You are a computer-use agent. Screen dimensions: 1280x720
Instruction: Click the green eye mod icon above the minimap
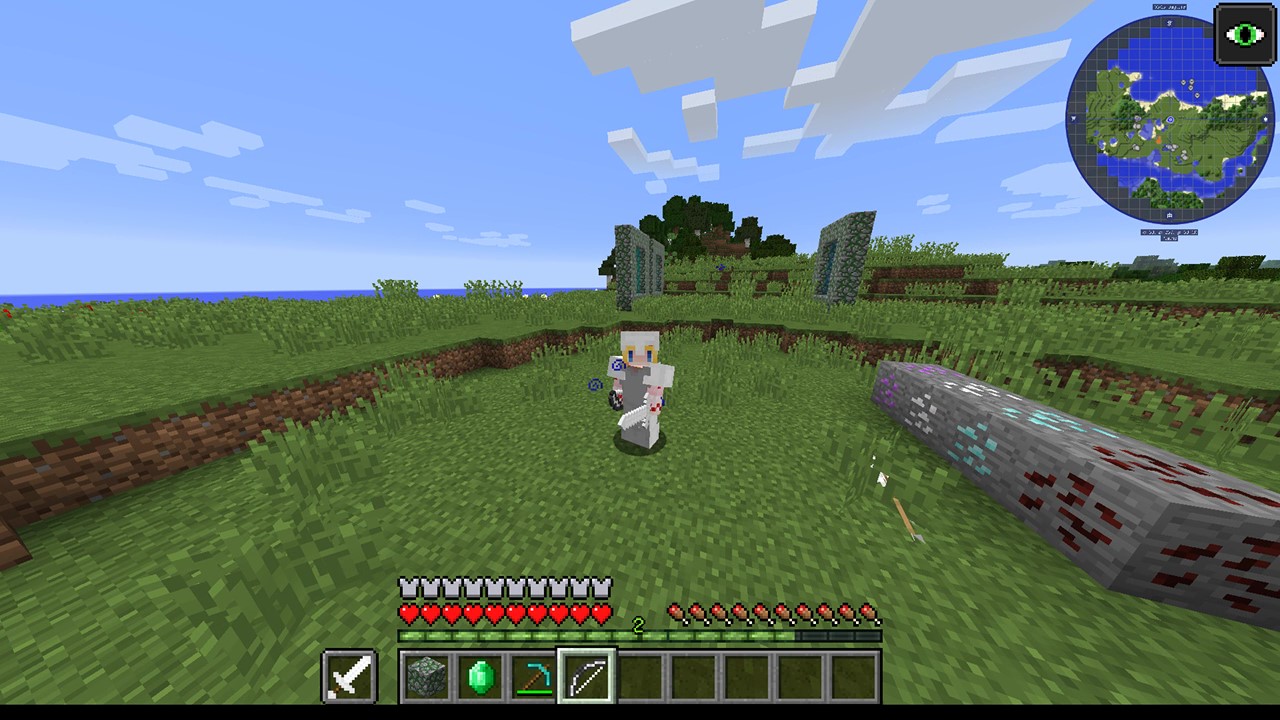[1245, 35]
